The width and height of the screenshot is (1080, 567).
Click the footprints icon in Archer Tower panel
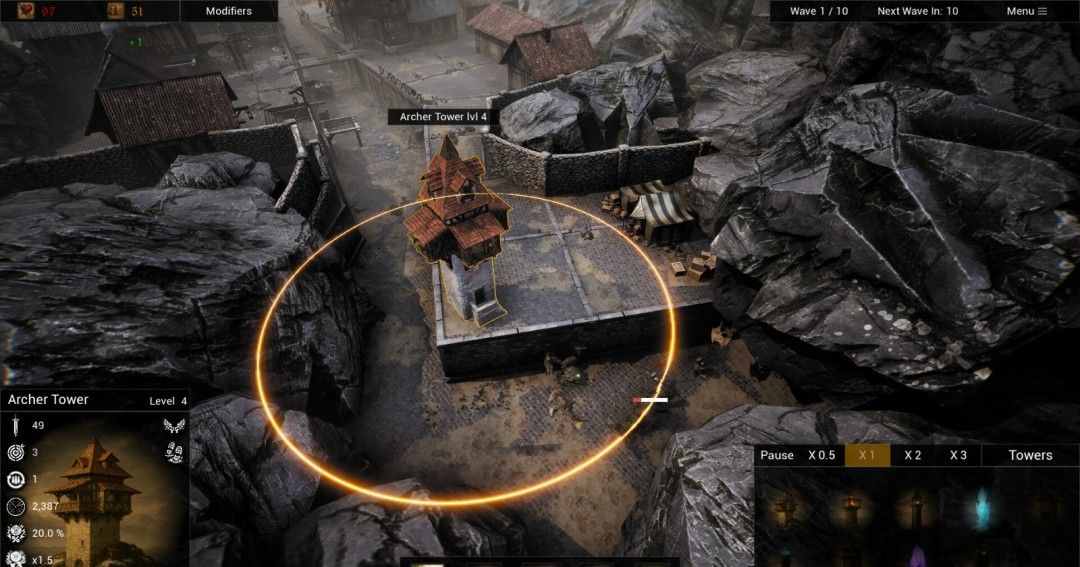(x=174, y=453)
